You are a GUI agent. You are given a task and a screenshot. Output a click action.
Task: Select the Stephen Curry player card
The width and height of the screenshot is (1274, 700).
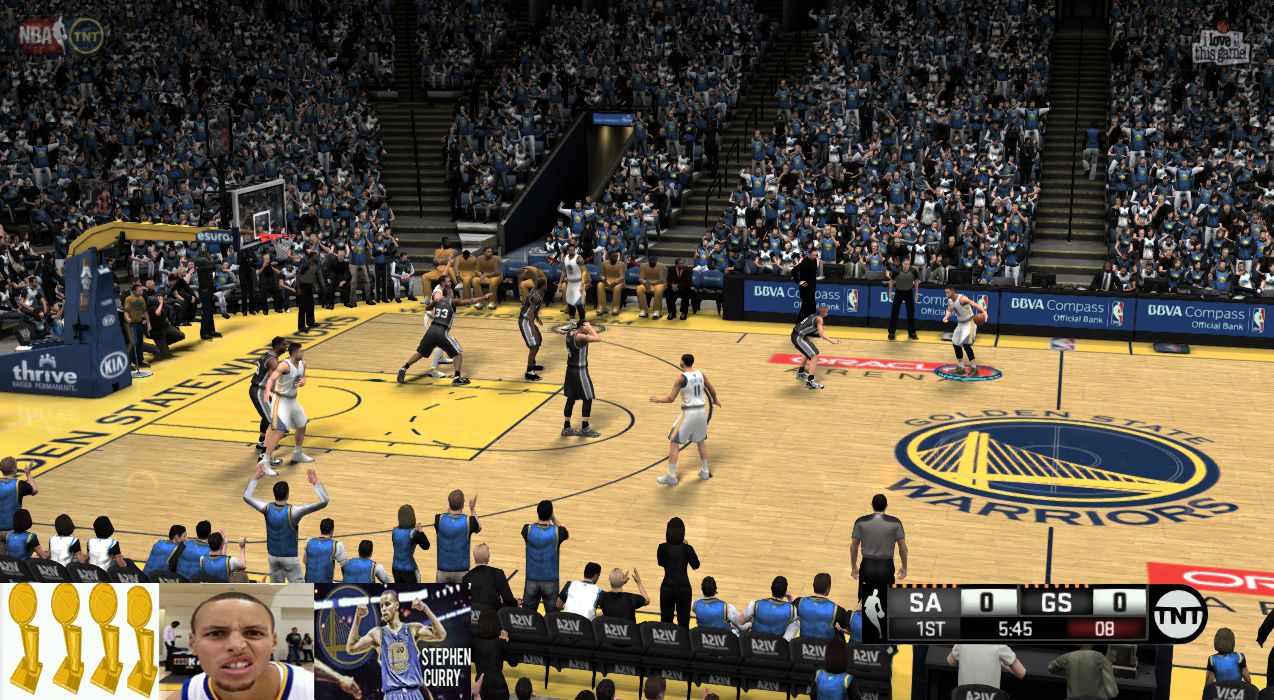(392, 641)
